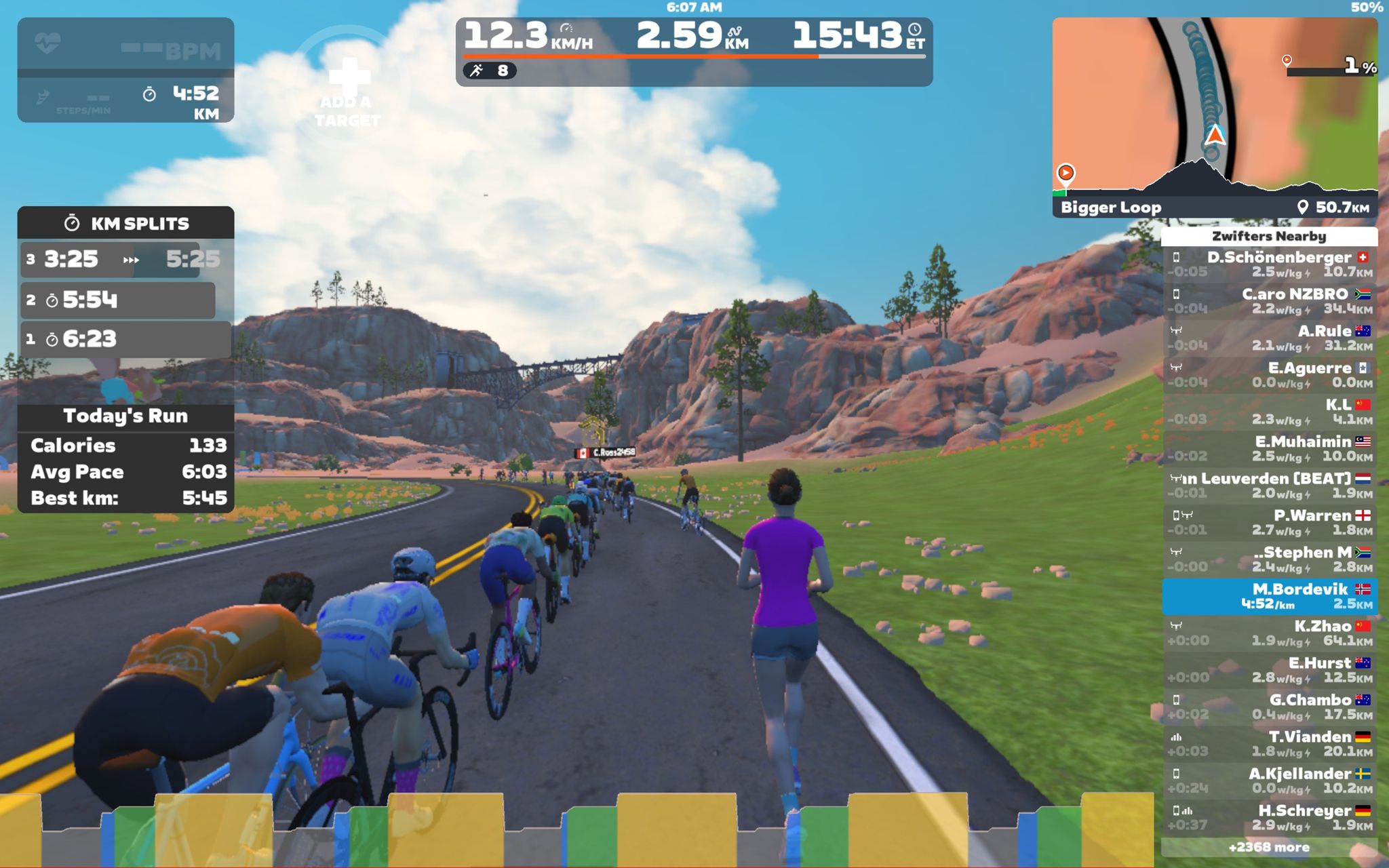
Task: Open the KM Splits panel header
Action: (126, 223)
